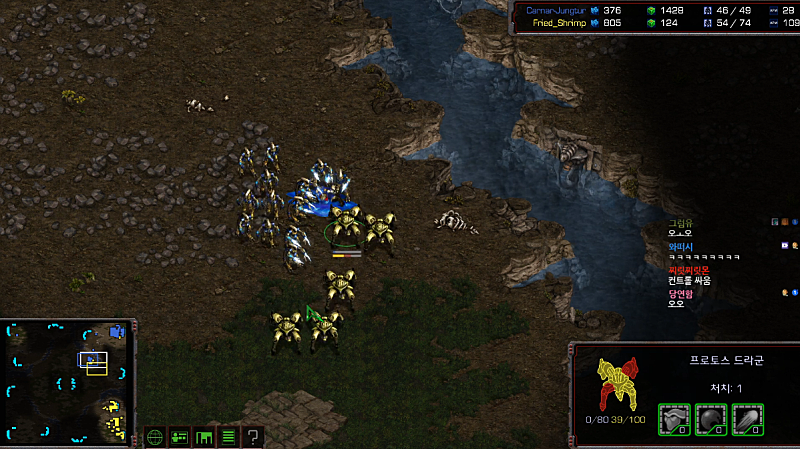Click the Protoss armor upgrade icon

point(675,420)
